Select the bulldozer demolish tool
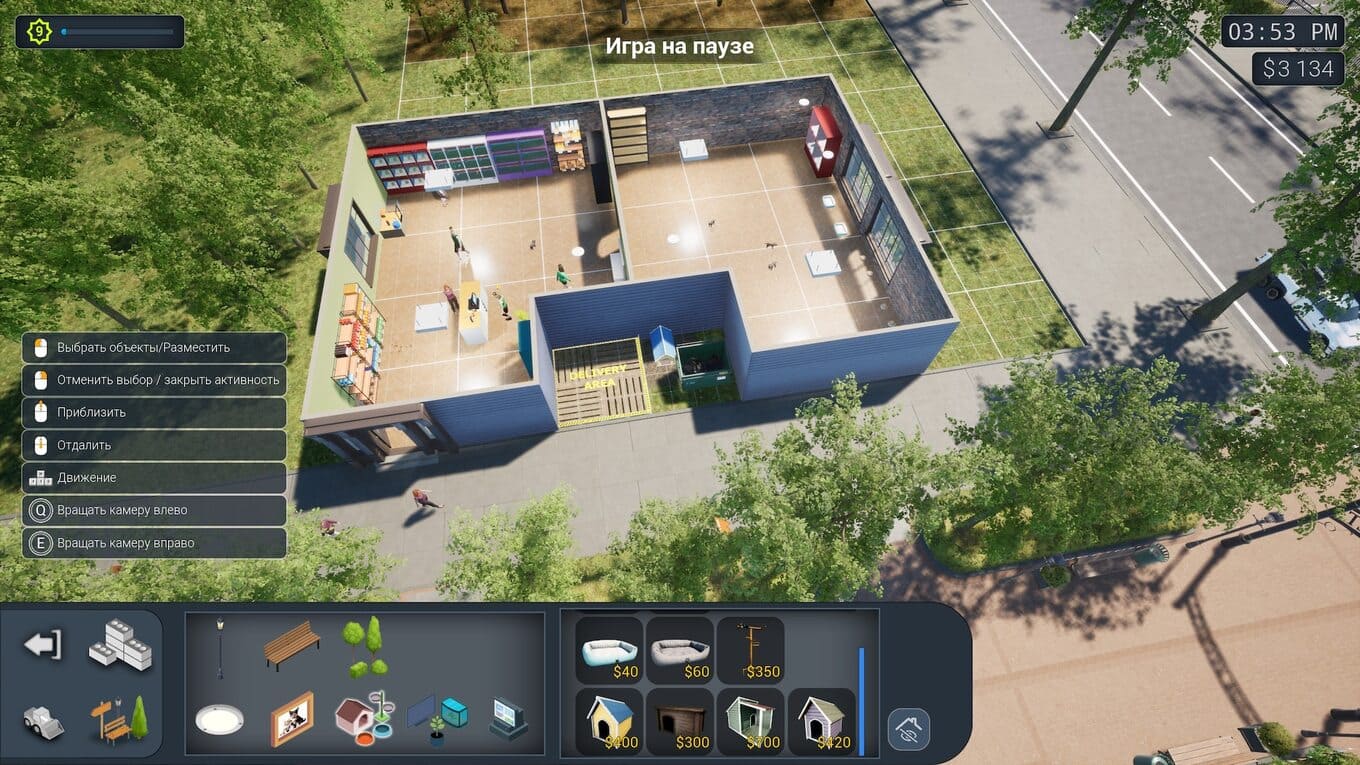Screen dimensions: 1360x765 43,722
